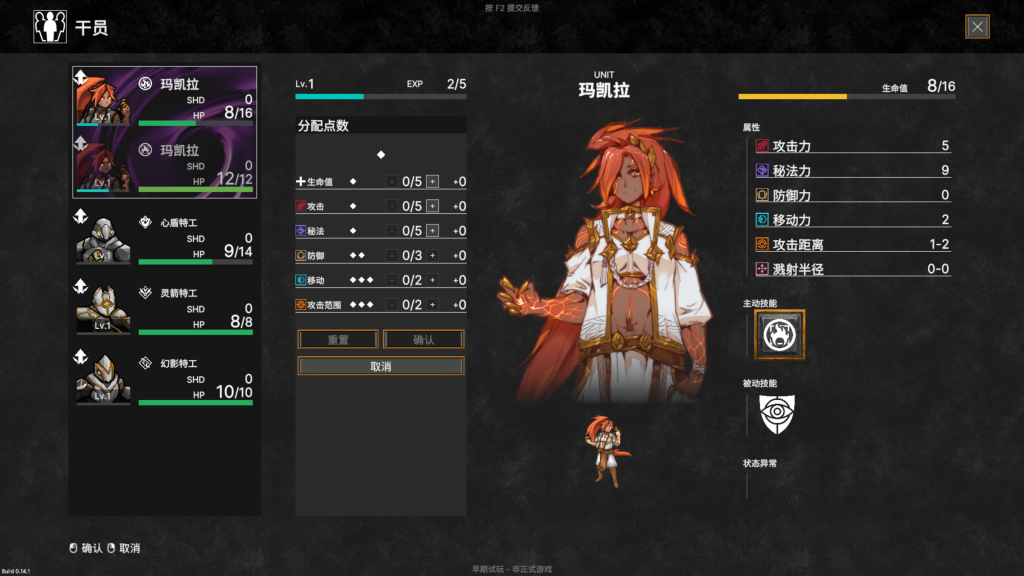Screen dimensions: 1024x576
Task: View the flame active skill icon
Action: (779, 335)
